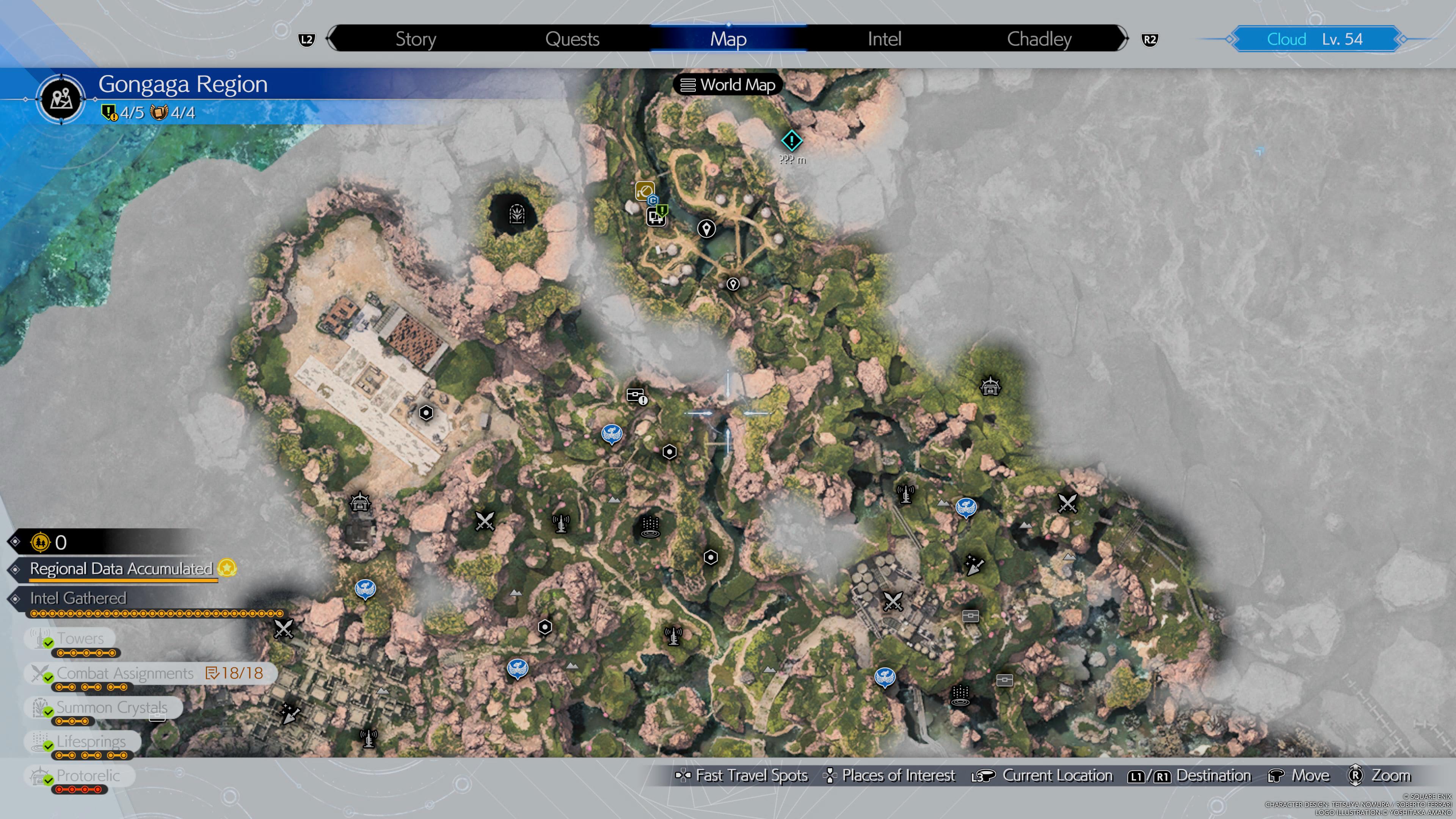Screen dimensions: 1456x819
Task: Click the World Map button
Action: (728, 85)
